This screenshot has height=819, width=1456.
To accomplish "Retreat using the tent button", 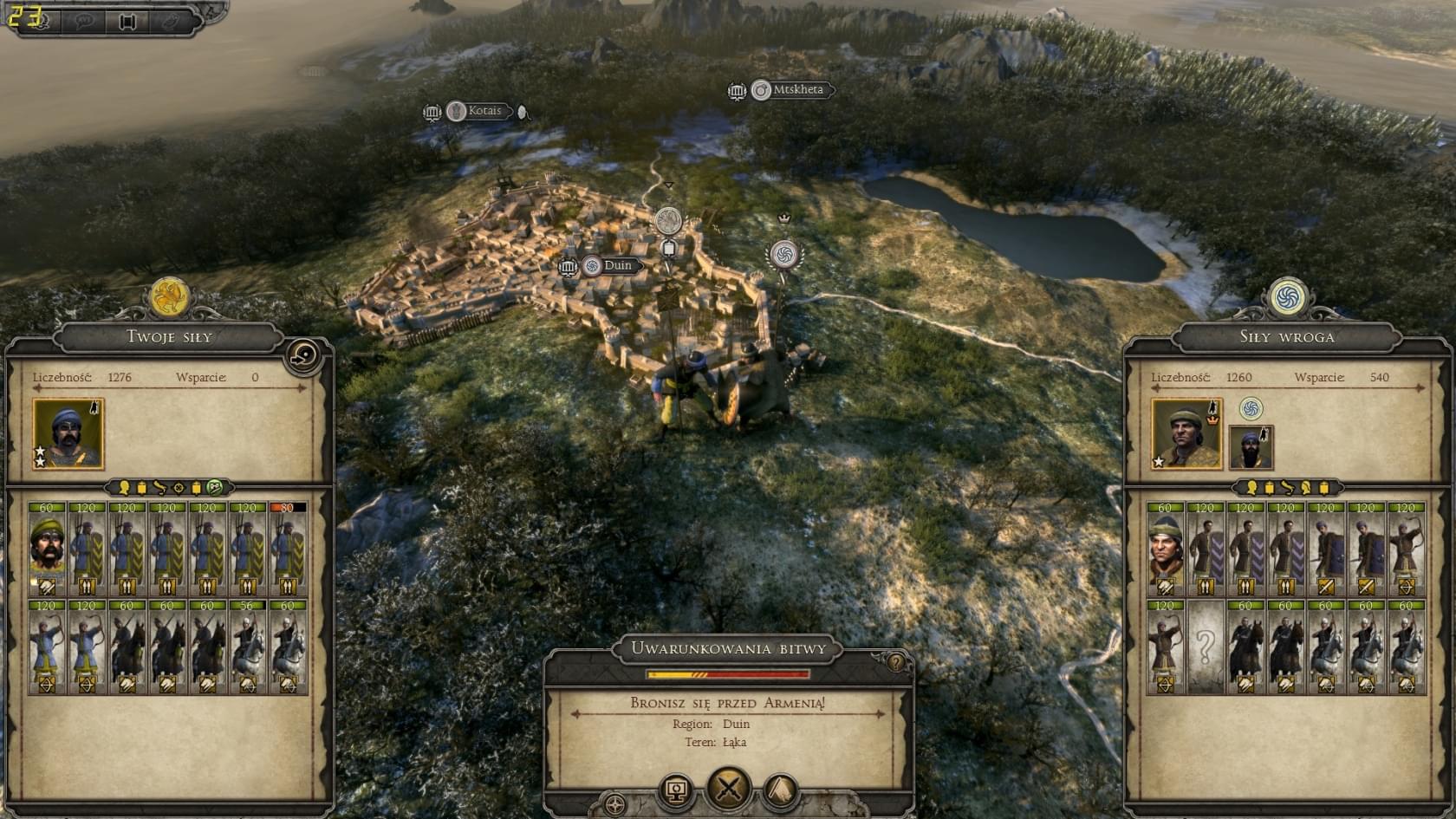I will [781, 790].
